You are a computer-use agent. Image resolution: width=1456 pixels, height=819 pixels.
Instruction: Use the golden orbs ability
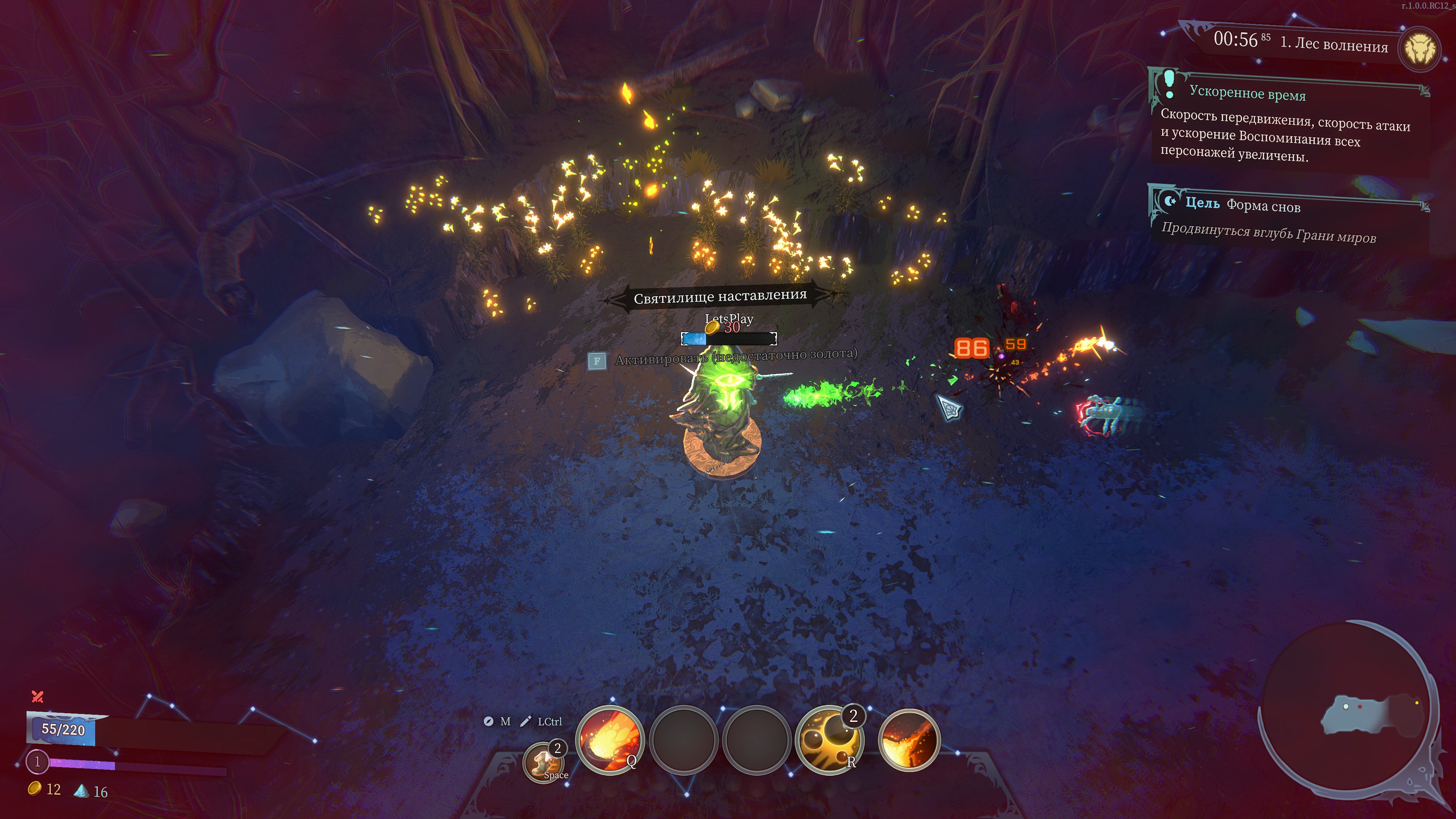[x=828, y=740]
